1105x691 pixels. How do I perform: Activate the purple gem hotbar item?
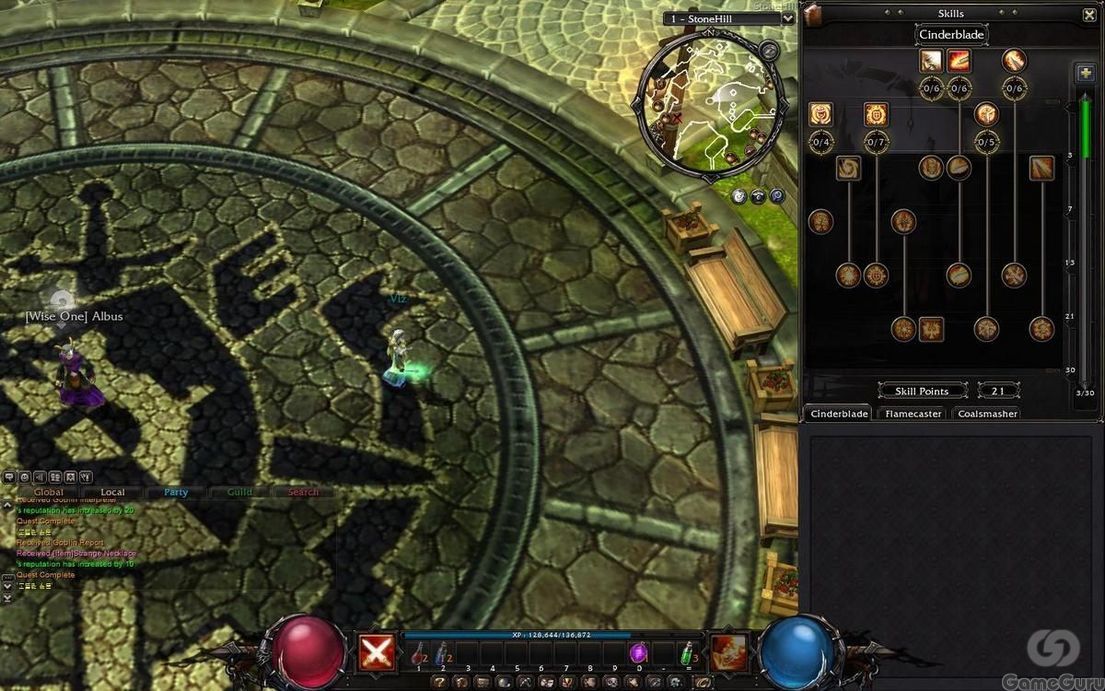point(638,651)
